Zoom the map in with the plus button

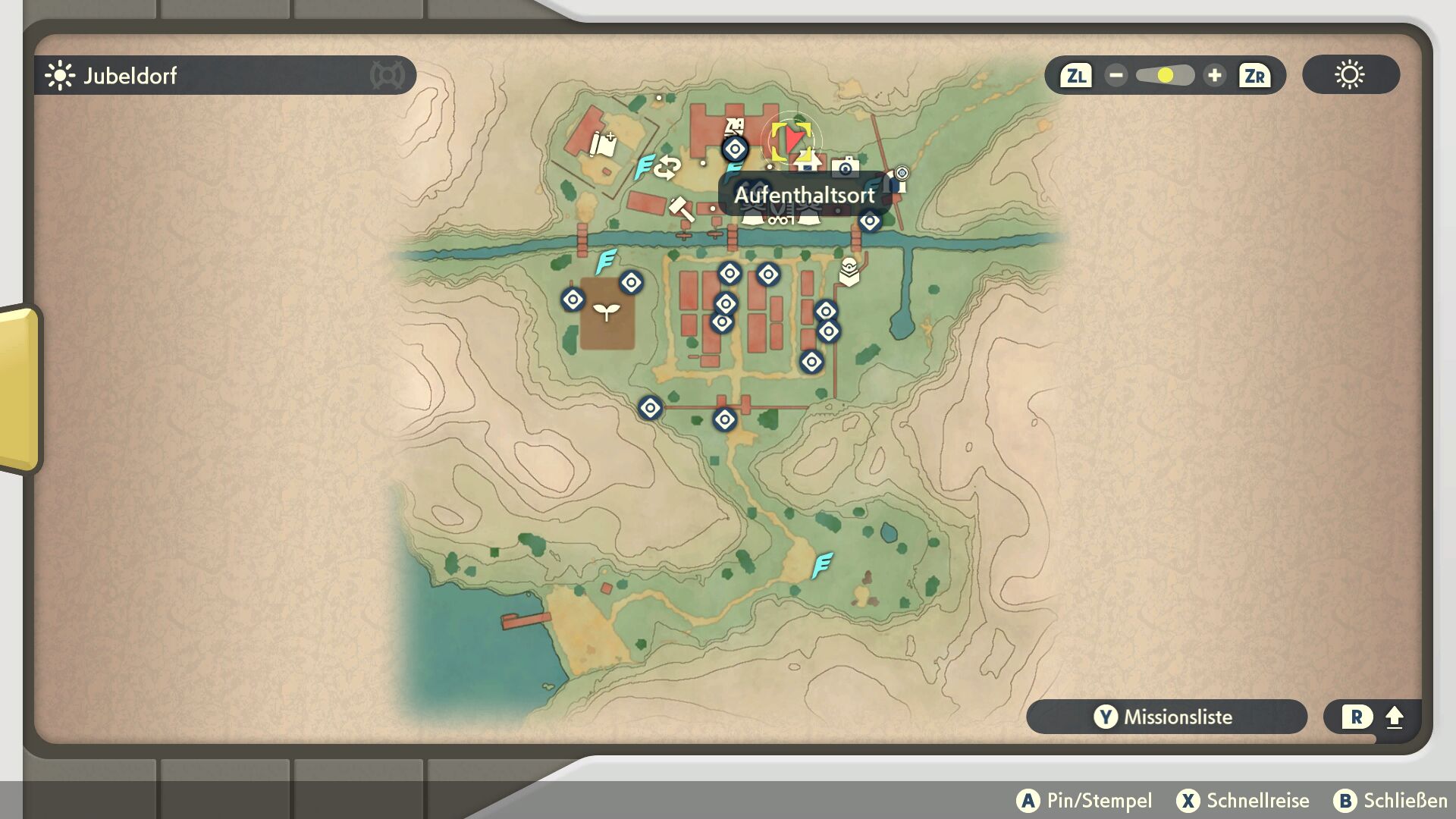click(x=1214, y=76)
